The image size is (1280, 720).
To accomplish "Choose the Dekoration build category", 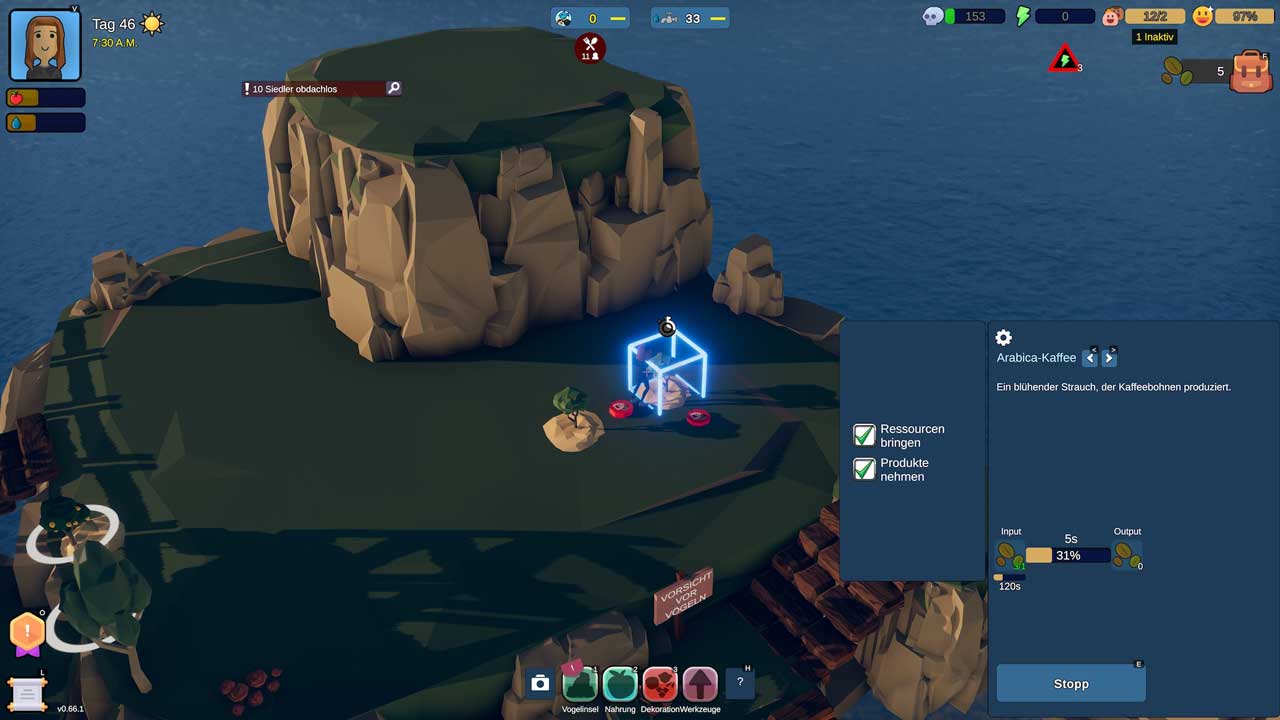I will tap(660, 684).
